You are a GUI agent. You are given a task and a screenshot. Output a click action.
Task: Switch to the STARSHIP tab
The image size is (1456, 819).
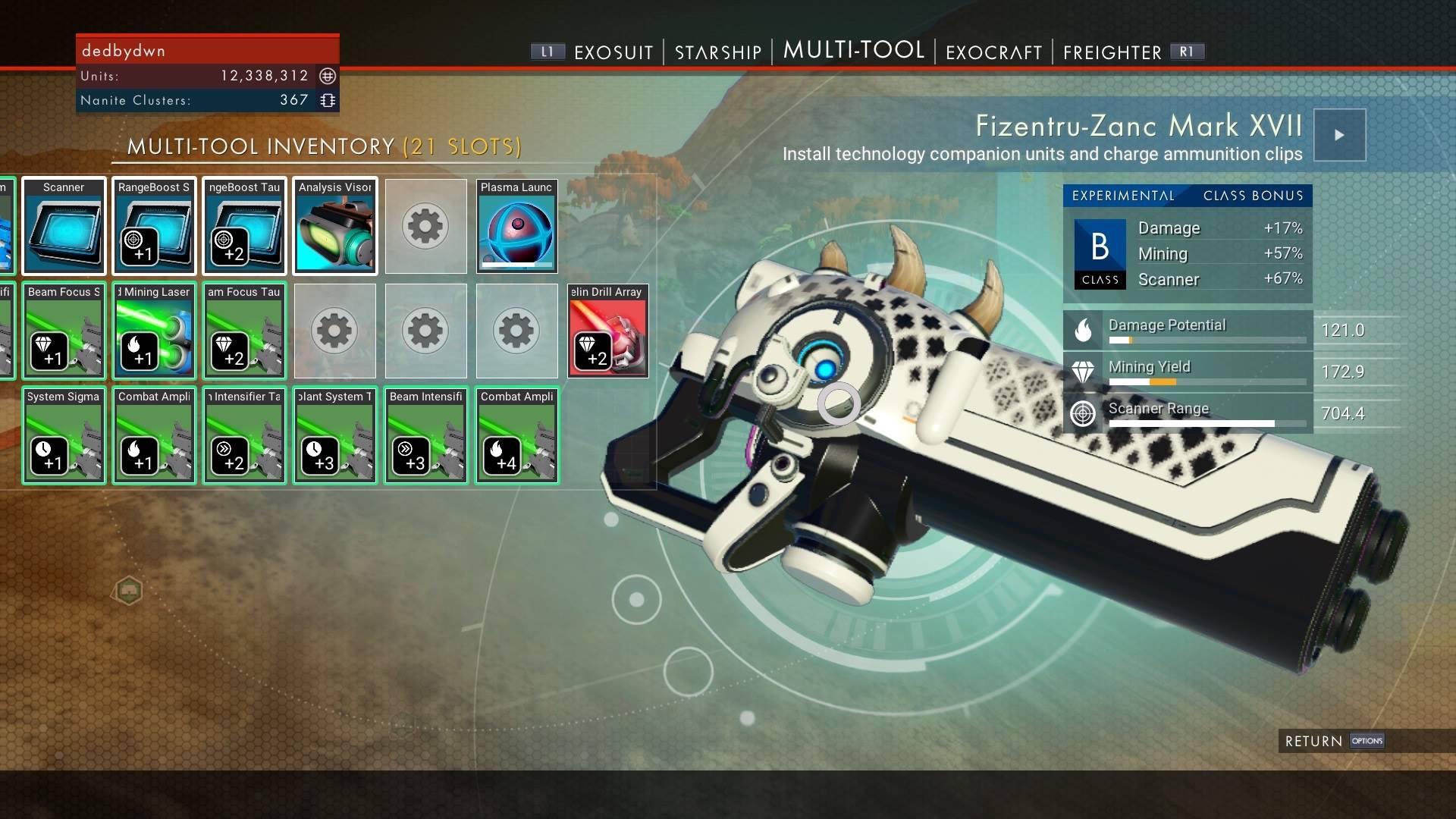[716, 52]
